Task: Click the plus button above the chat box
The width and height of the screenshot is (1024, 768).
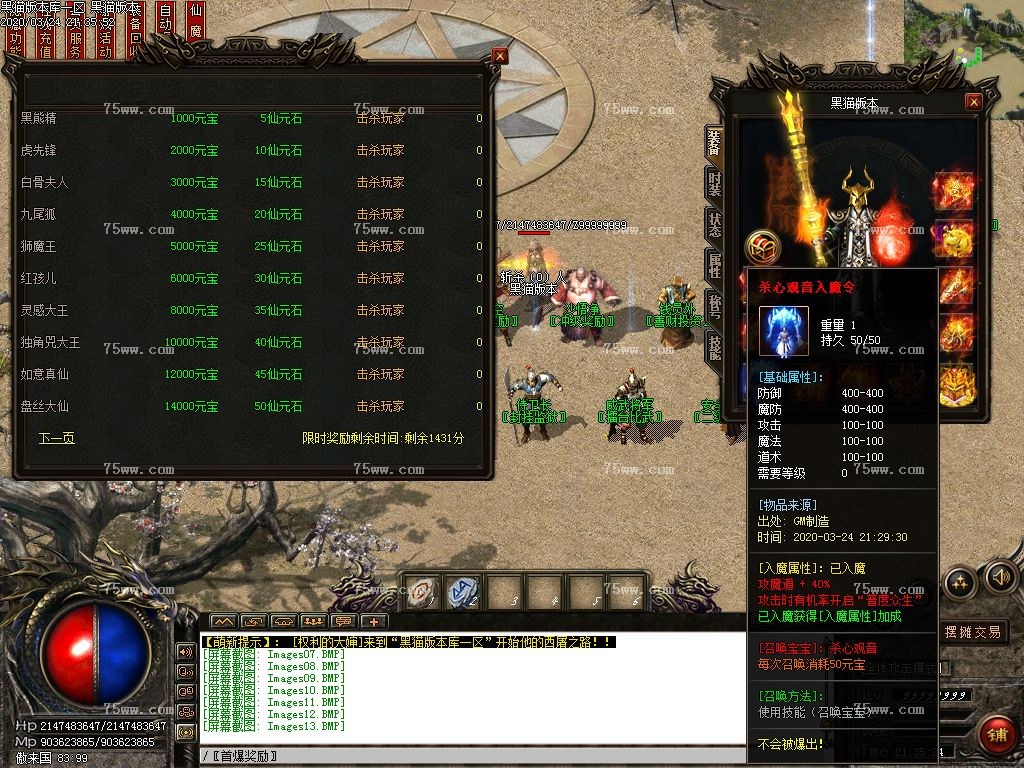Action: [373, 621]
